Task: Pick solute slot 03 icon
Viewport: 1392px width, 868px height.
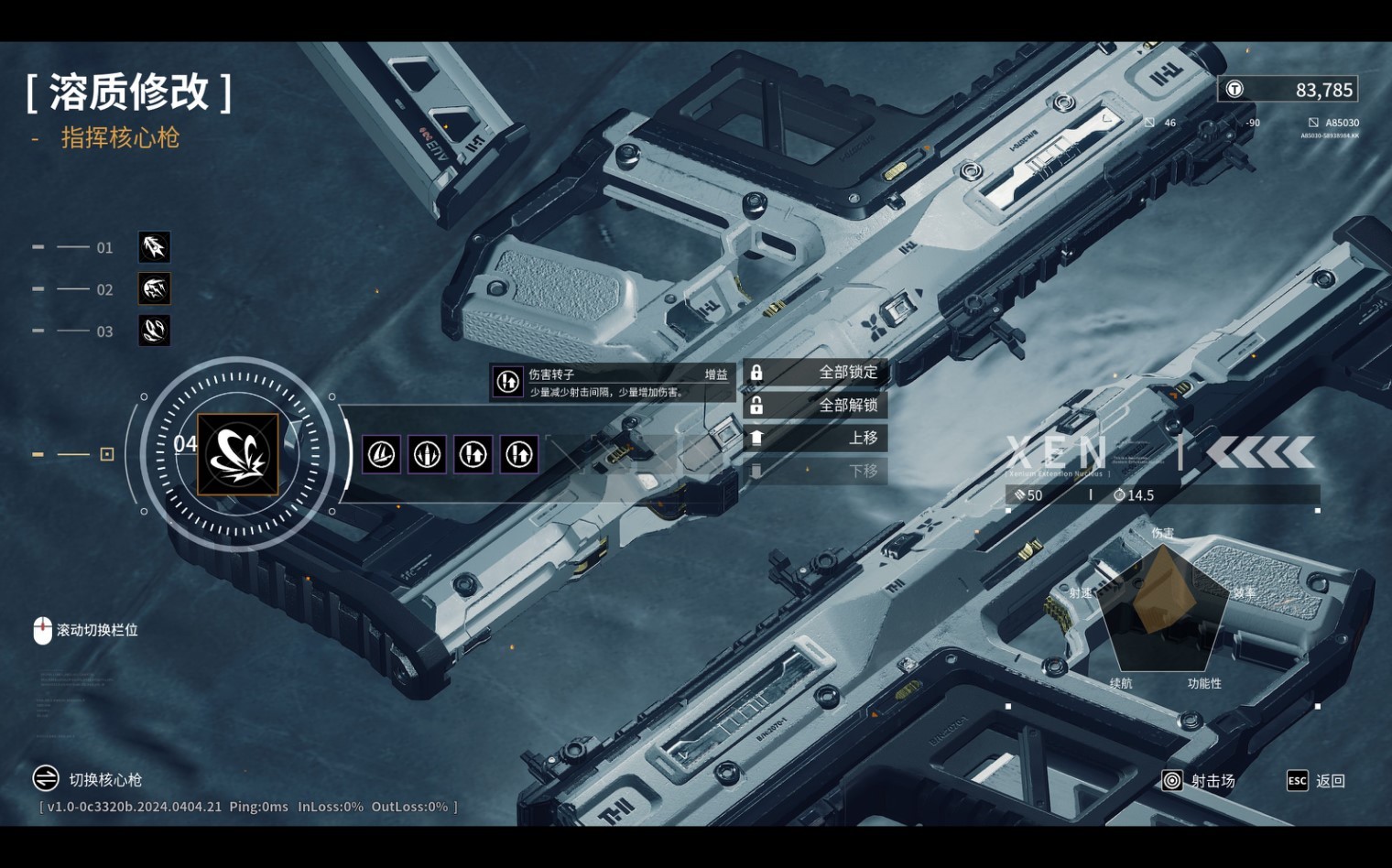Action: coord(154,331)
